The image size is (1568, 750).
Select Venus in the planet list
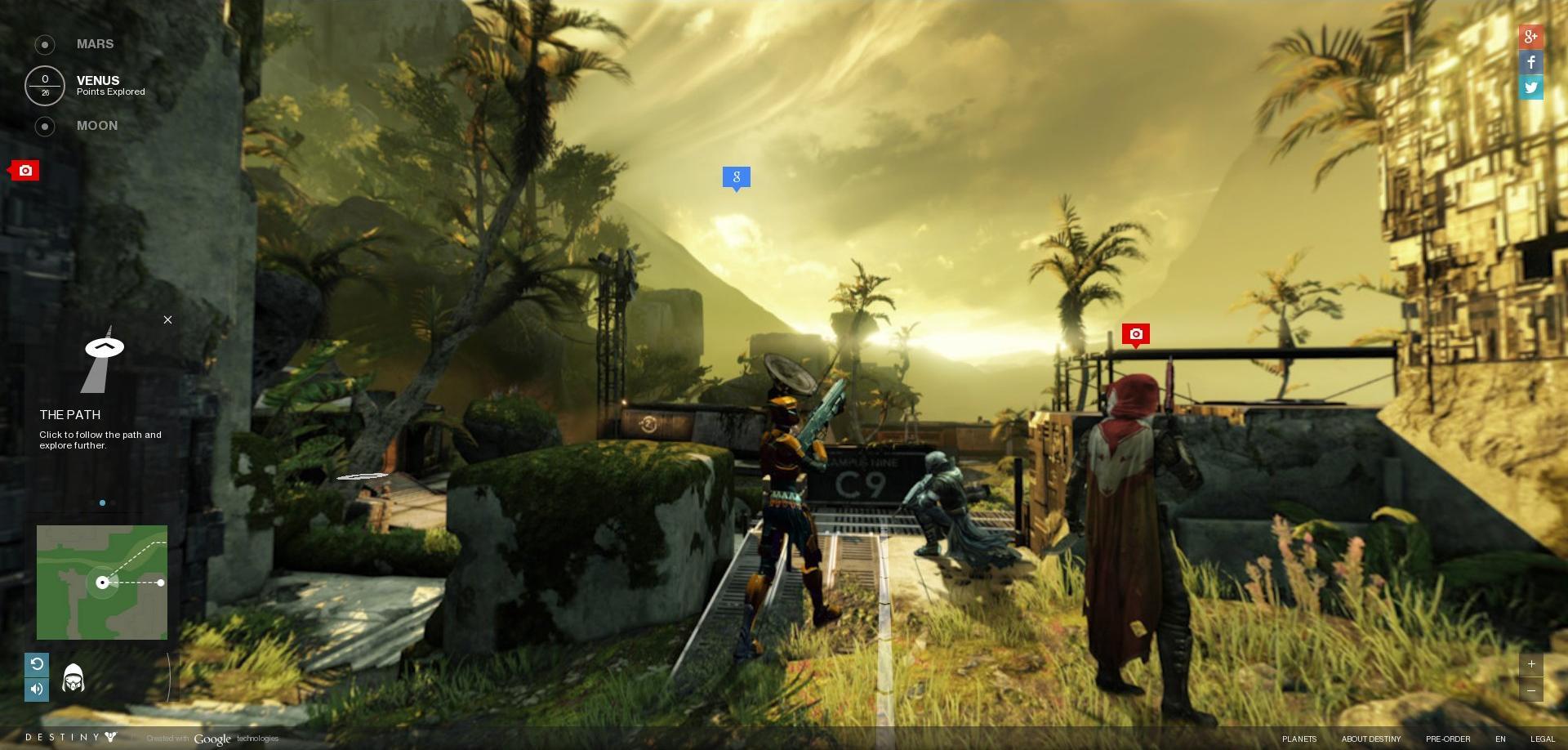coord(98,81)
